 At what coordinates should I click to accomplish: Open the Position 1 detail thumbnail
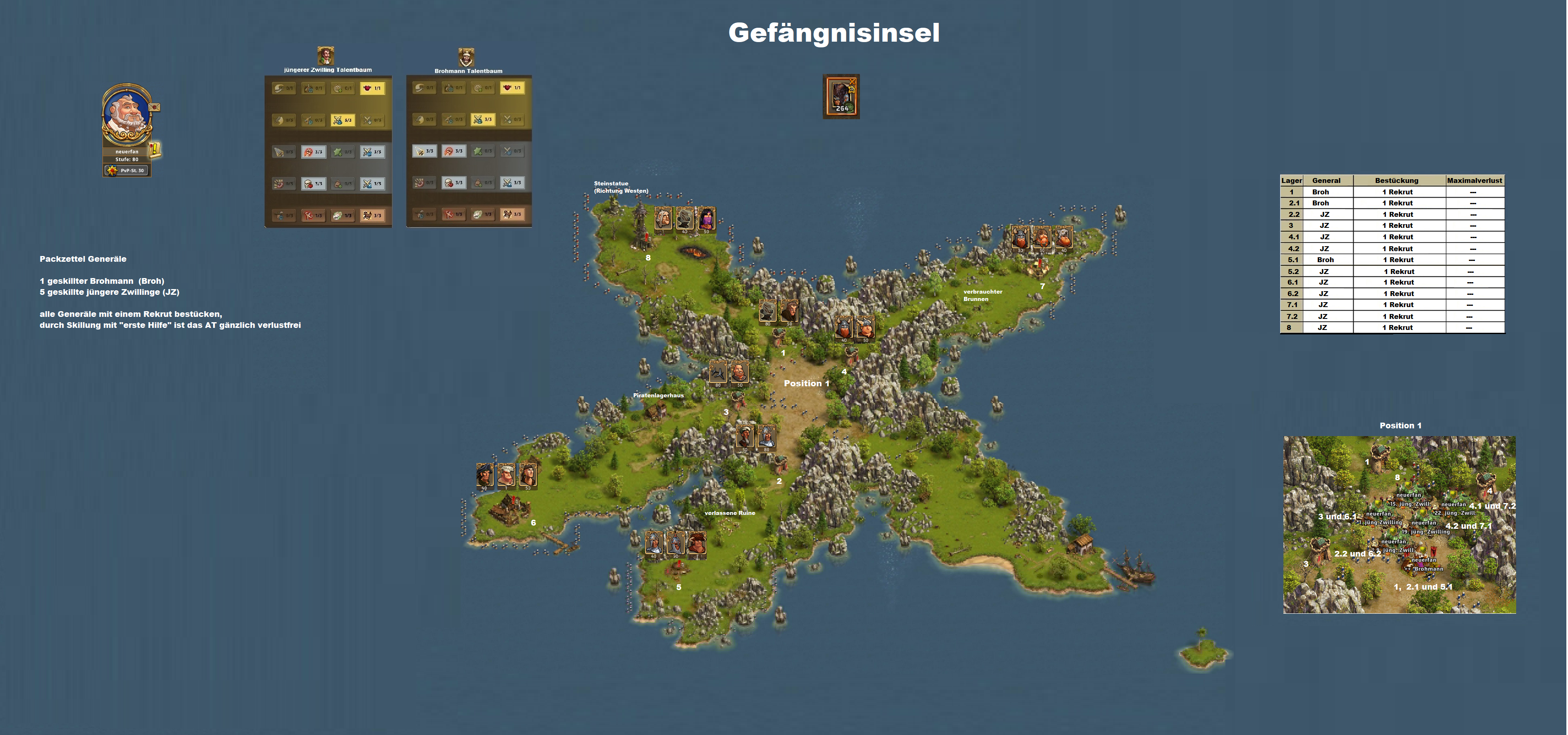1399,524
